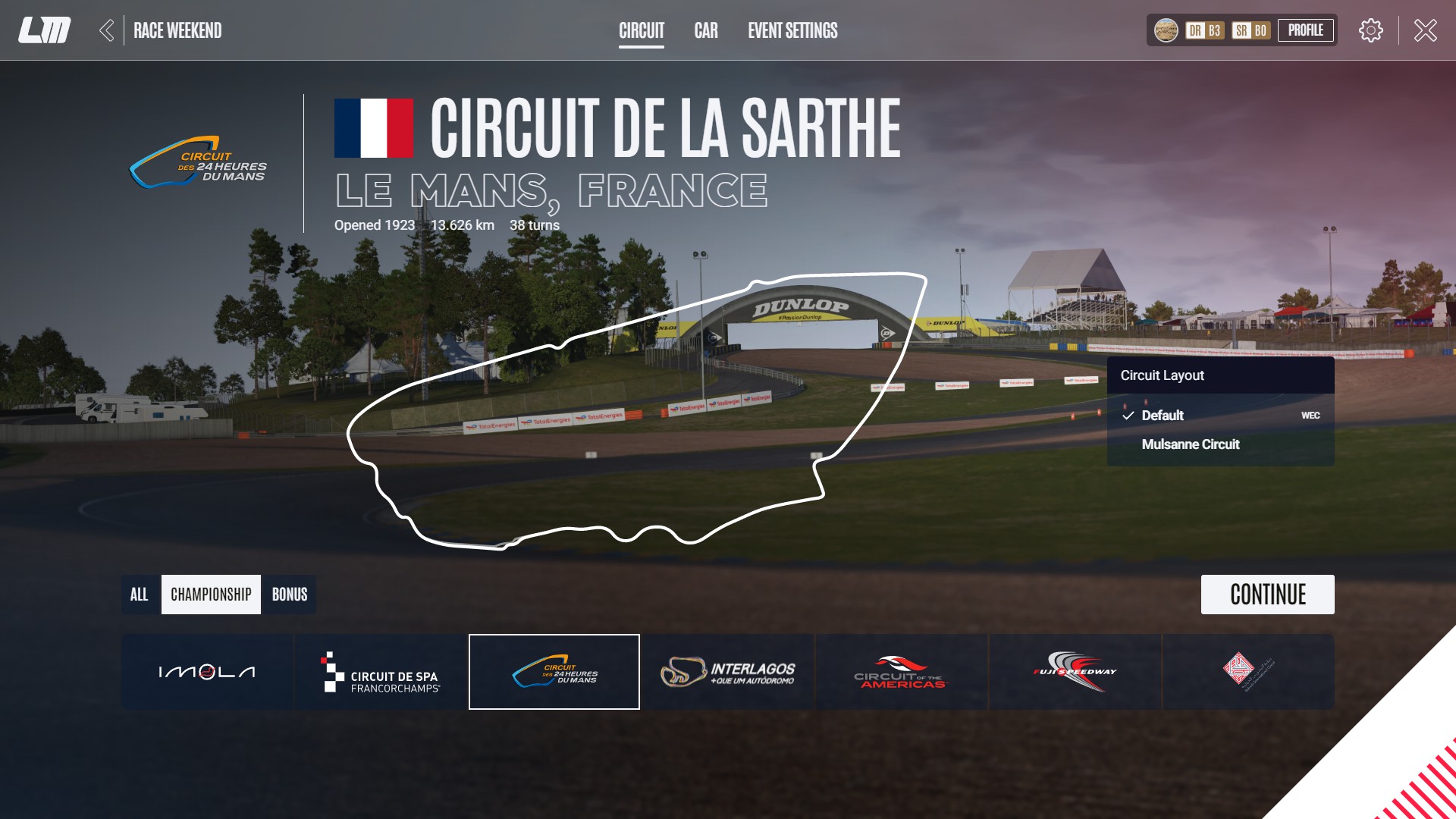Select the Mulsanne Circuit layout

pyautogui.click(x=1191, y=444)
